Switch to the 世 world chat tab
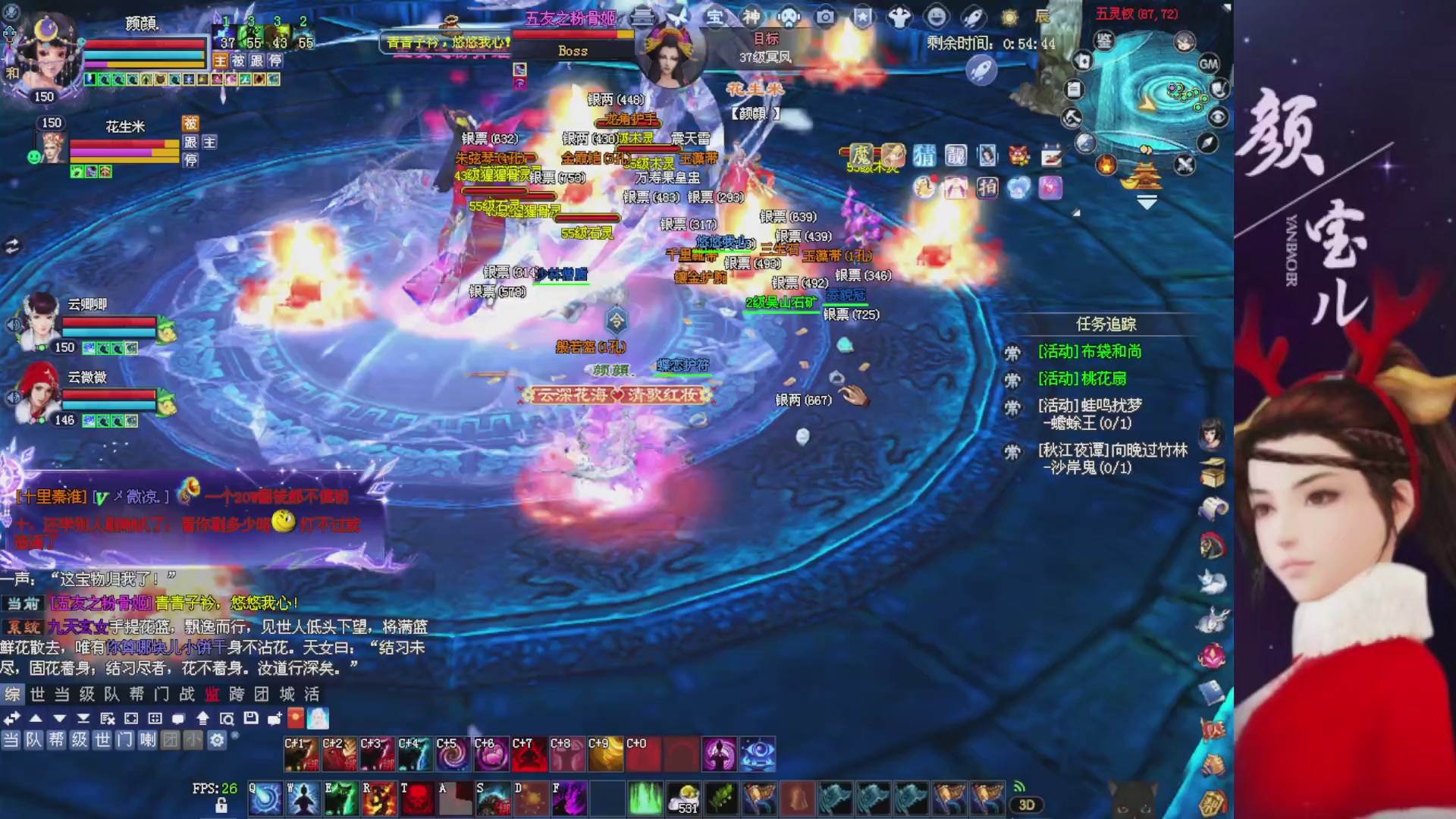The image size is (1456, 819). (x=39, y=693)
